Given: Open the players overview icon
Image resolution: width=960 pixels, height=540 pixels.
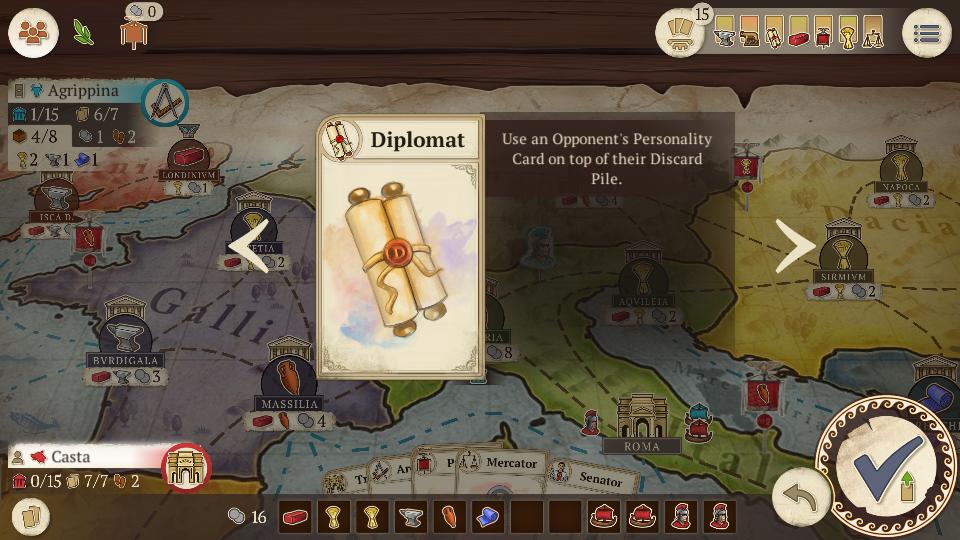Looking at the screenshot, I should (33, 33).
